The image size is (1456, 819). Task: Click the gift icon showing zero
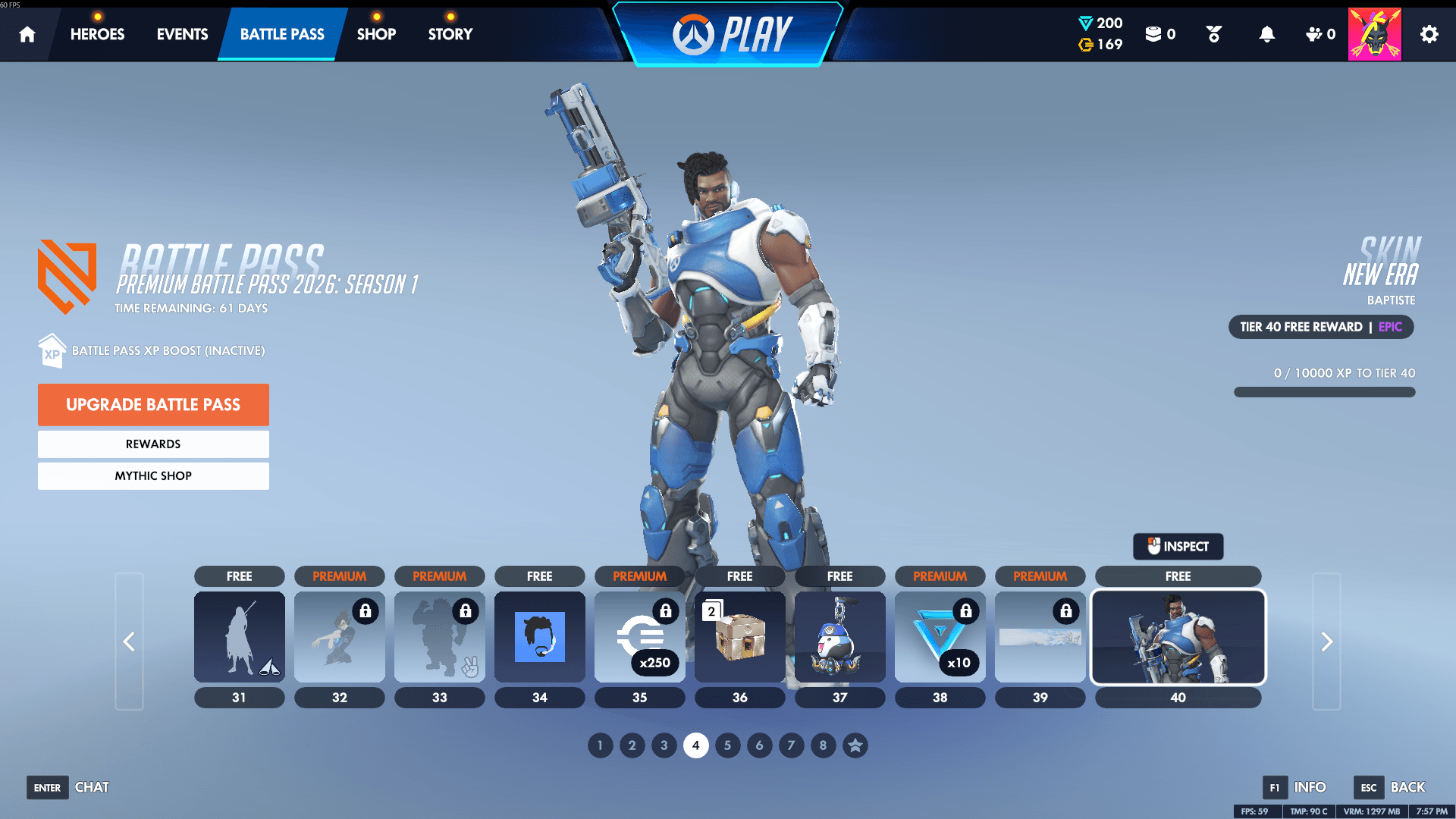tap(1313, 33)
